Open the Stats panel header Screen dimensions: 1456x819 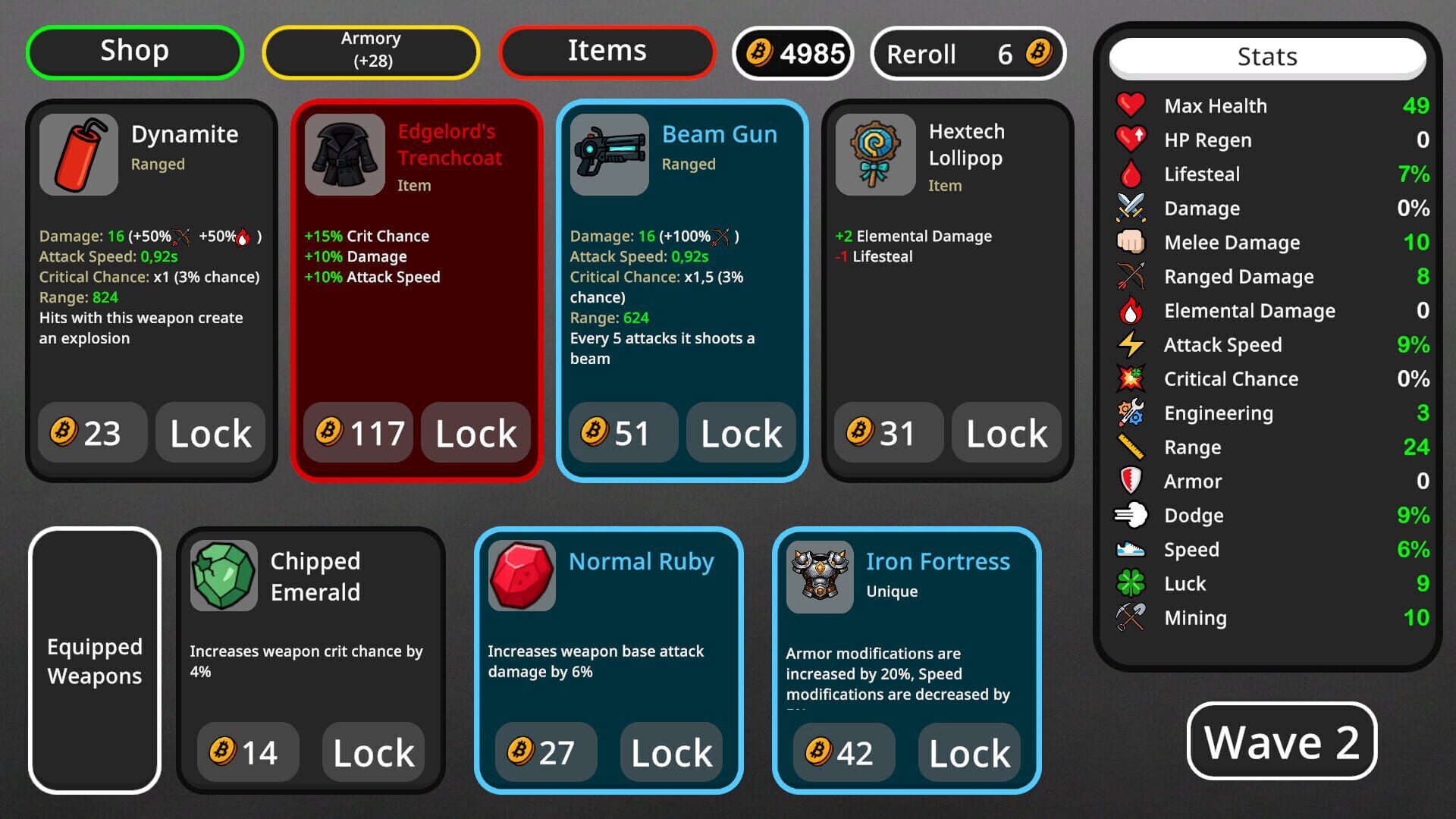click(x=1267, y=56)
